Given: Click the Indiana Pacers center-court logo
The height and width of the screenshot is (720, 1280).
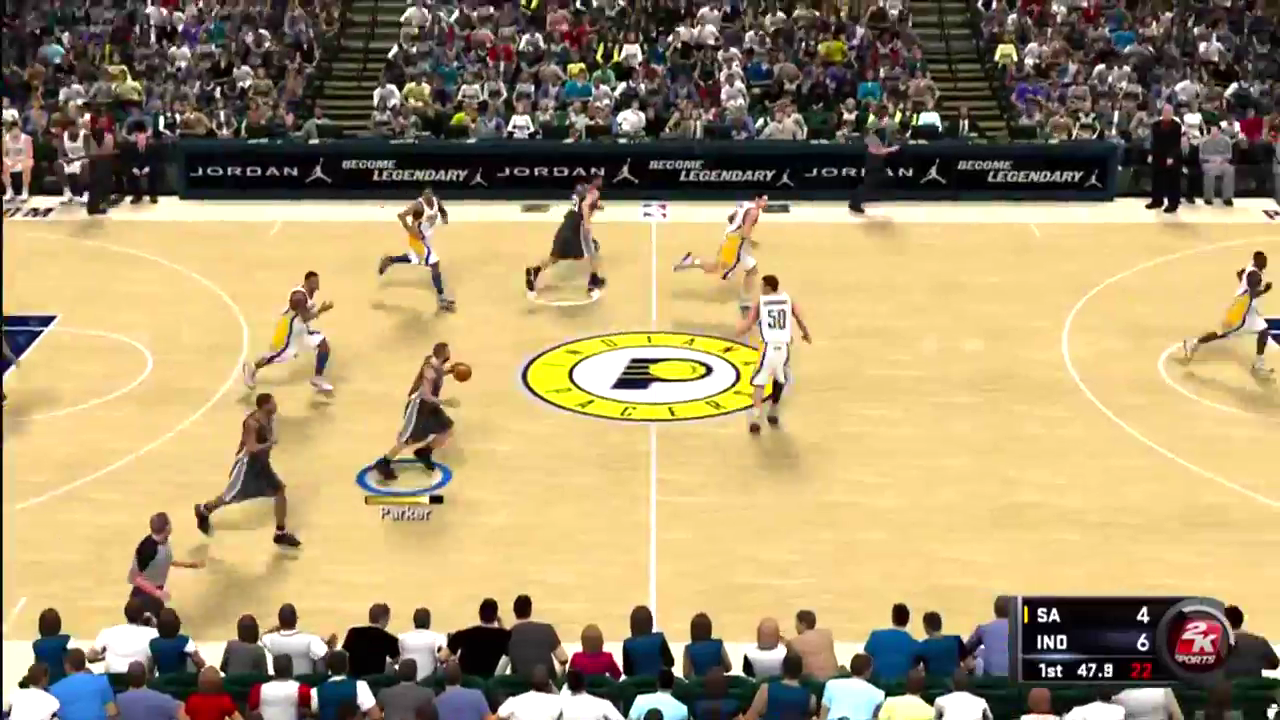Looking at the screenshot, I should click(x=640, y=375).
